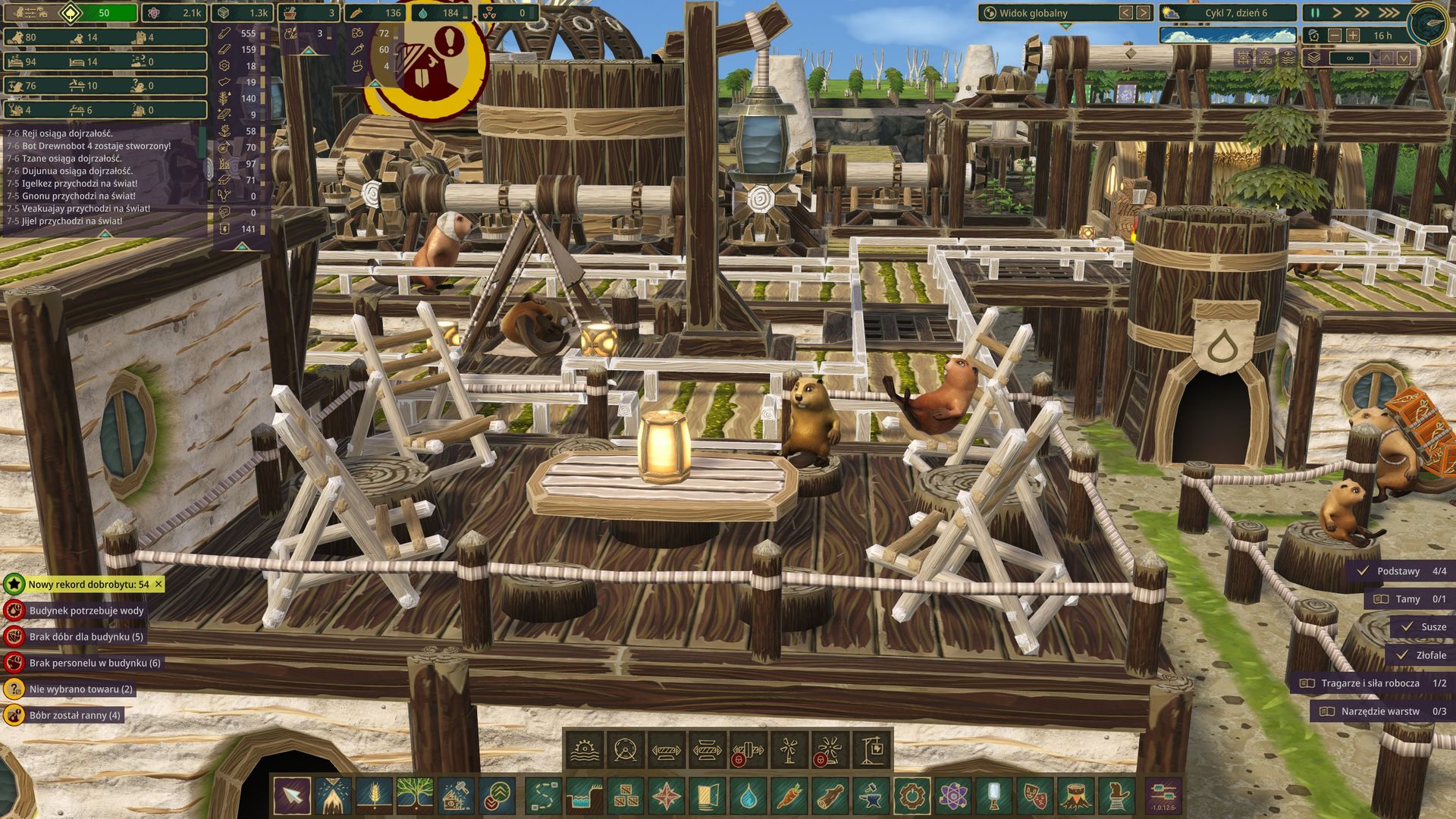Screen dimensions: 1456x819
Task: Open the 'Tamy' tutorial entry
Action: (1408, 599)
